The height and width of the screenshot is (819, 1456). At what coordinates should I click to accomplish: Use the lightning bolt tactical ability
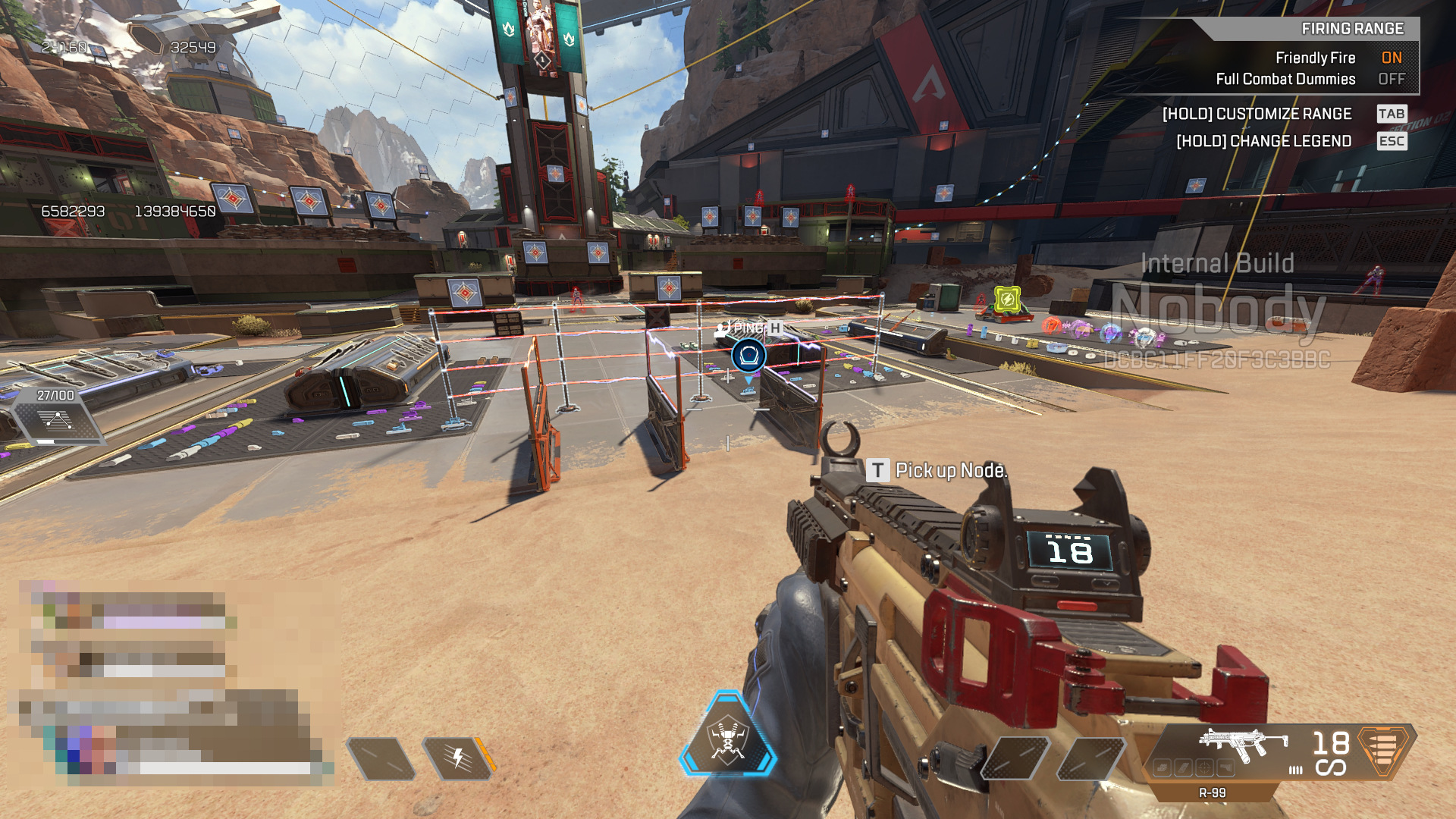click(458, 758)
